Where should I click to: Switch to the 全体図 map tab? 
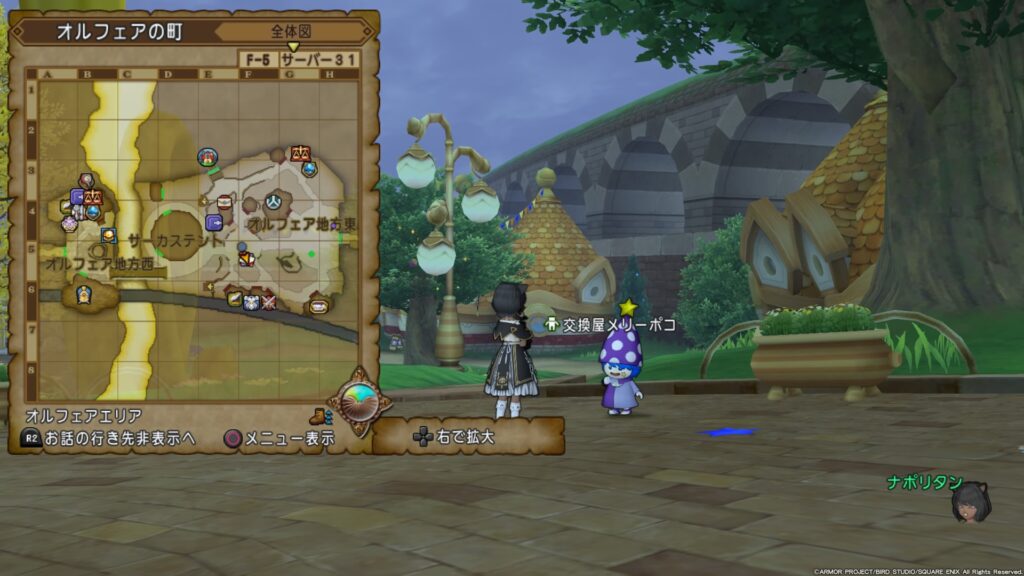292,31
